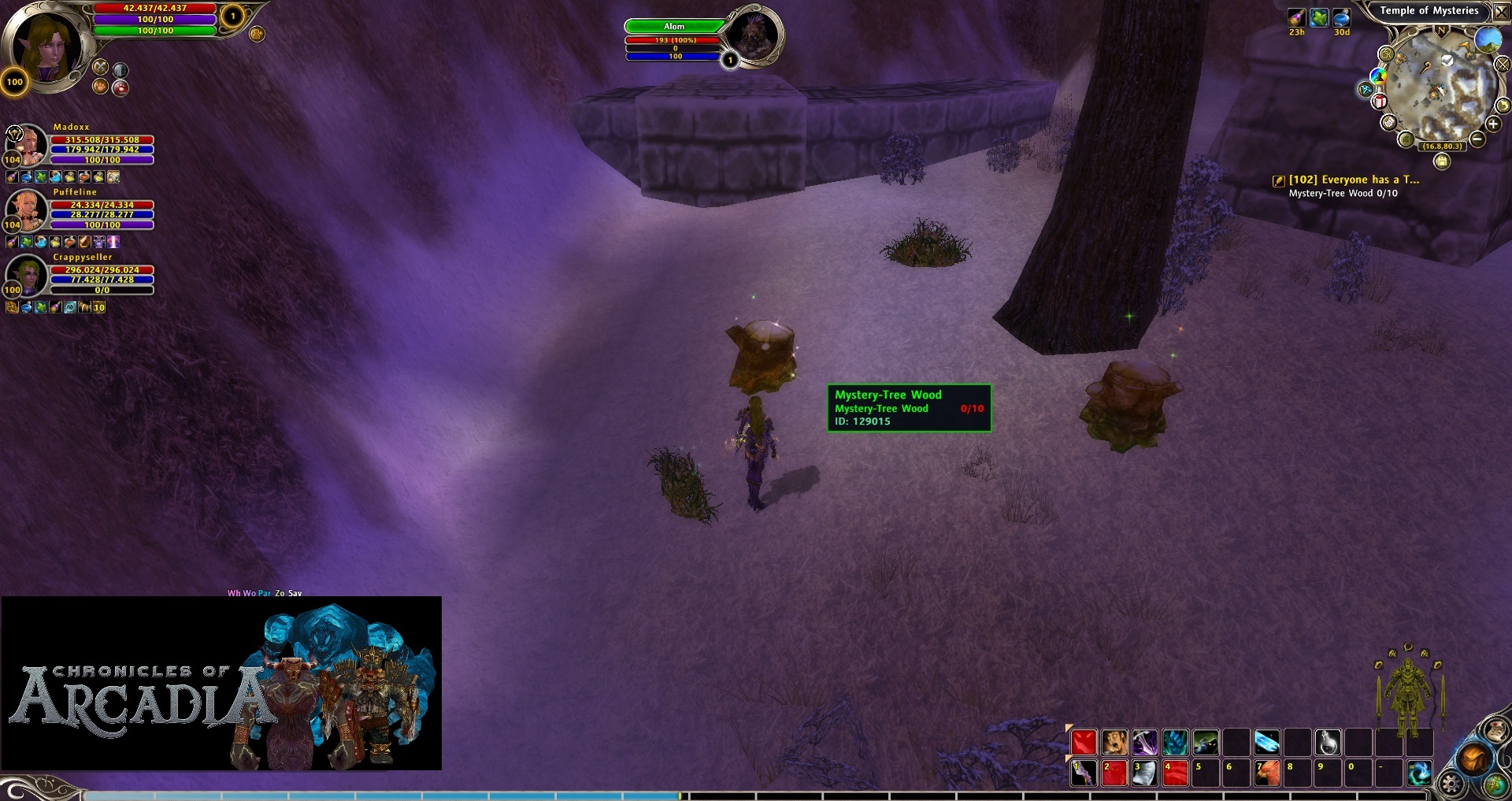Click the Alom target portrait
Image resolution: width=1512 pixels, height=801 pixels.
(753, 35)
